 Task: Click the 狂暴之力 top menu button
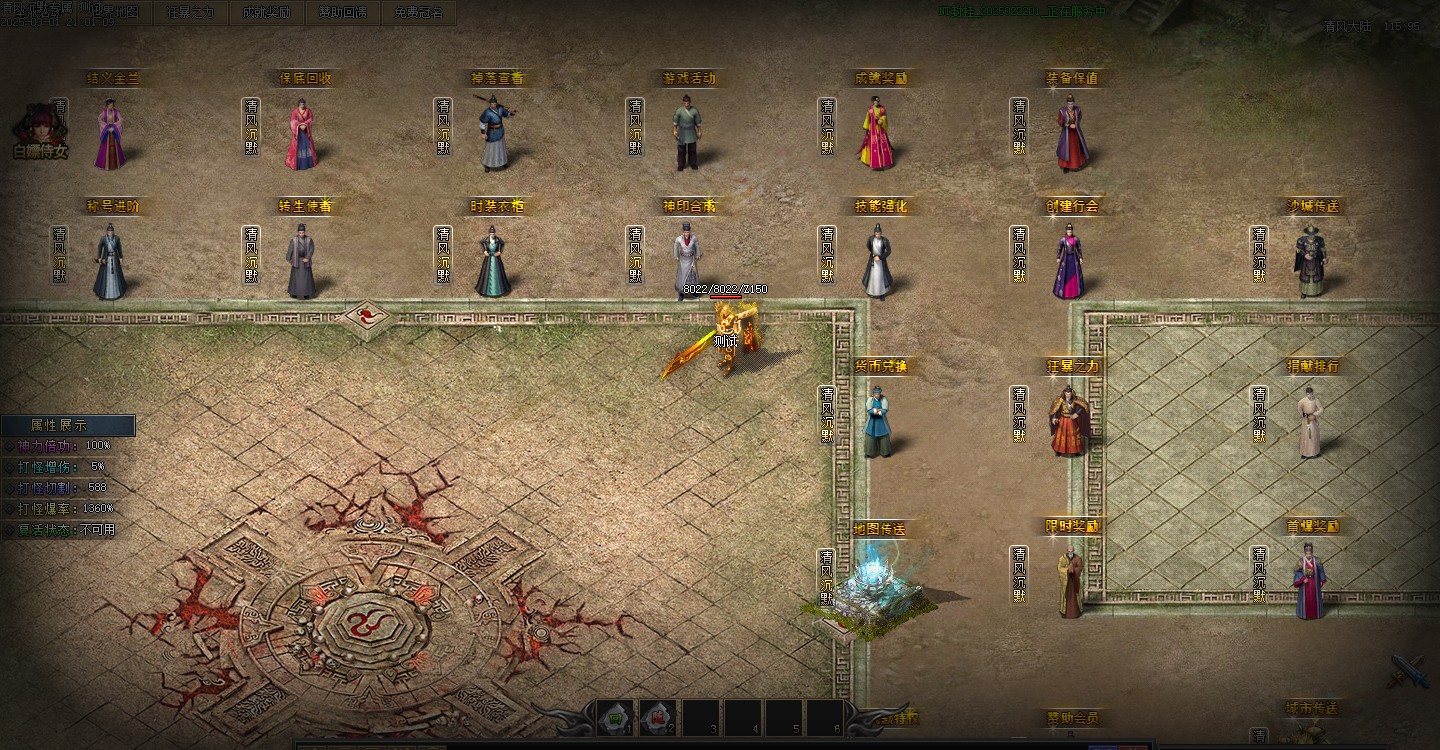[190, 13]
